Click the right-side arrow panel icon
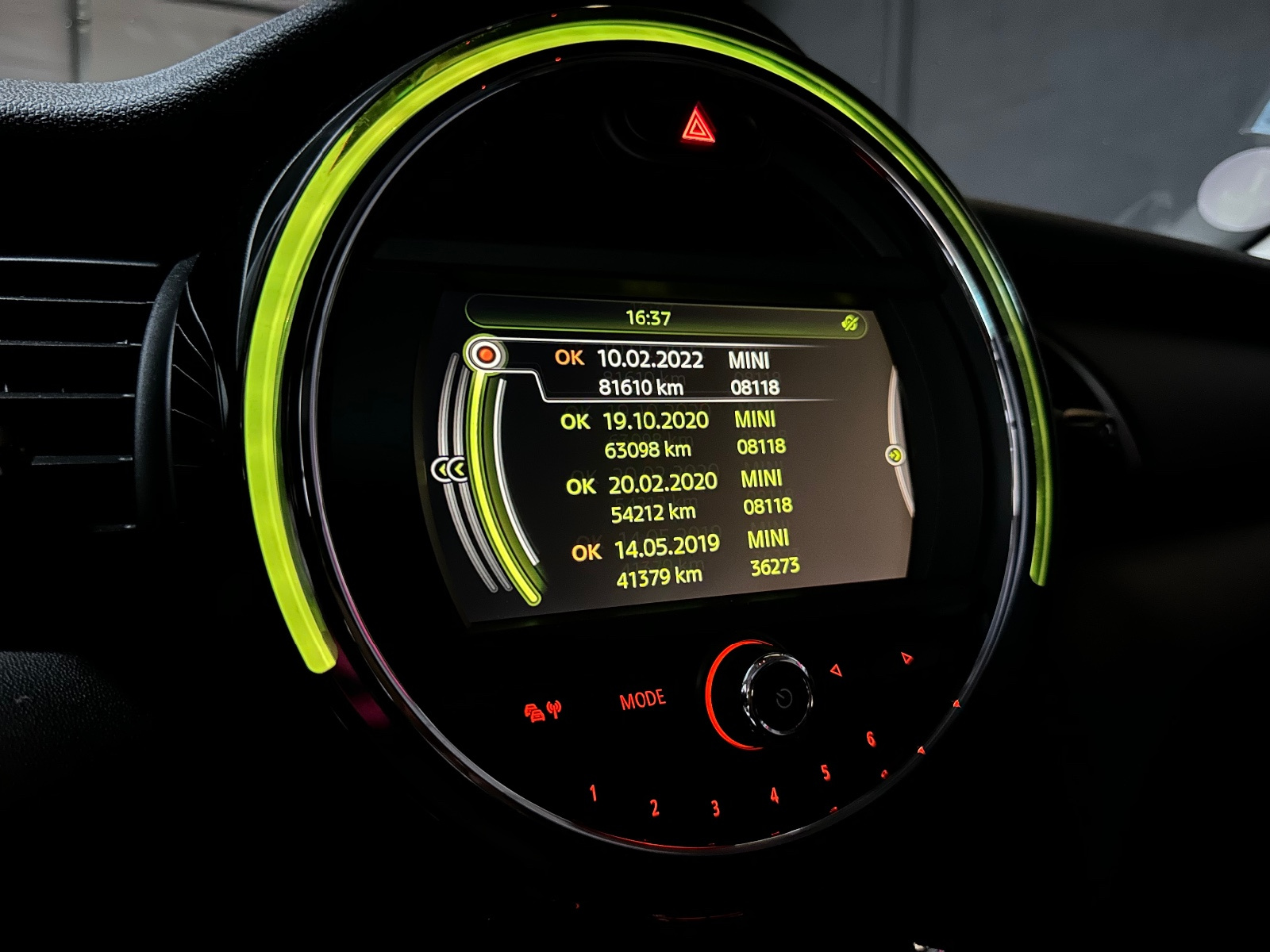This screenshot has width=1270, height=952. (895, 455)
